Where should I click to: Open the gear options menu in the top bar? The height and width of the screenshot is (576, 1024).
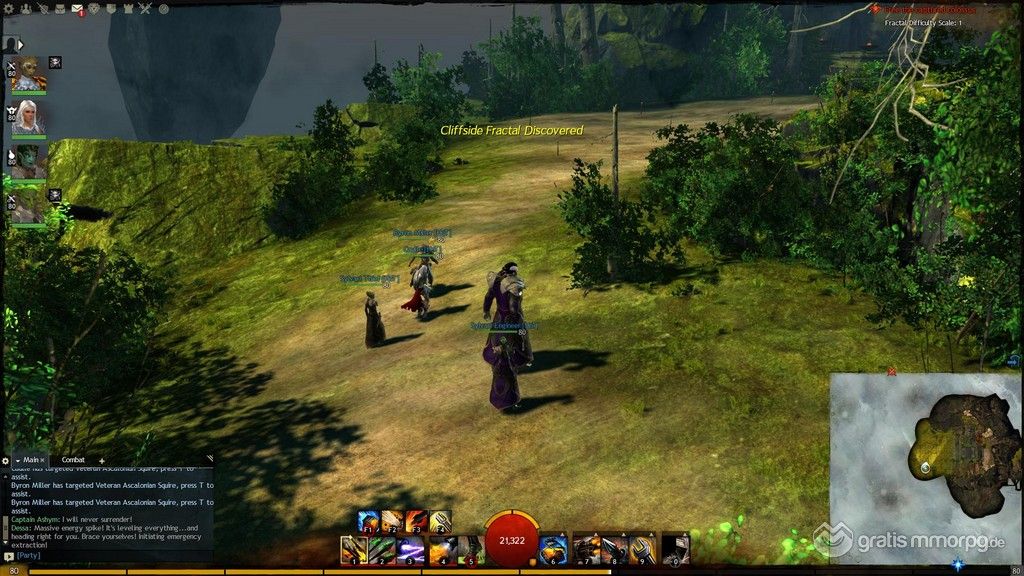point(9,10)
